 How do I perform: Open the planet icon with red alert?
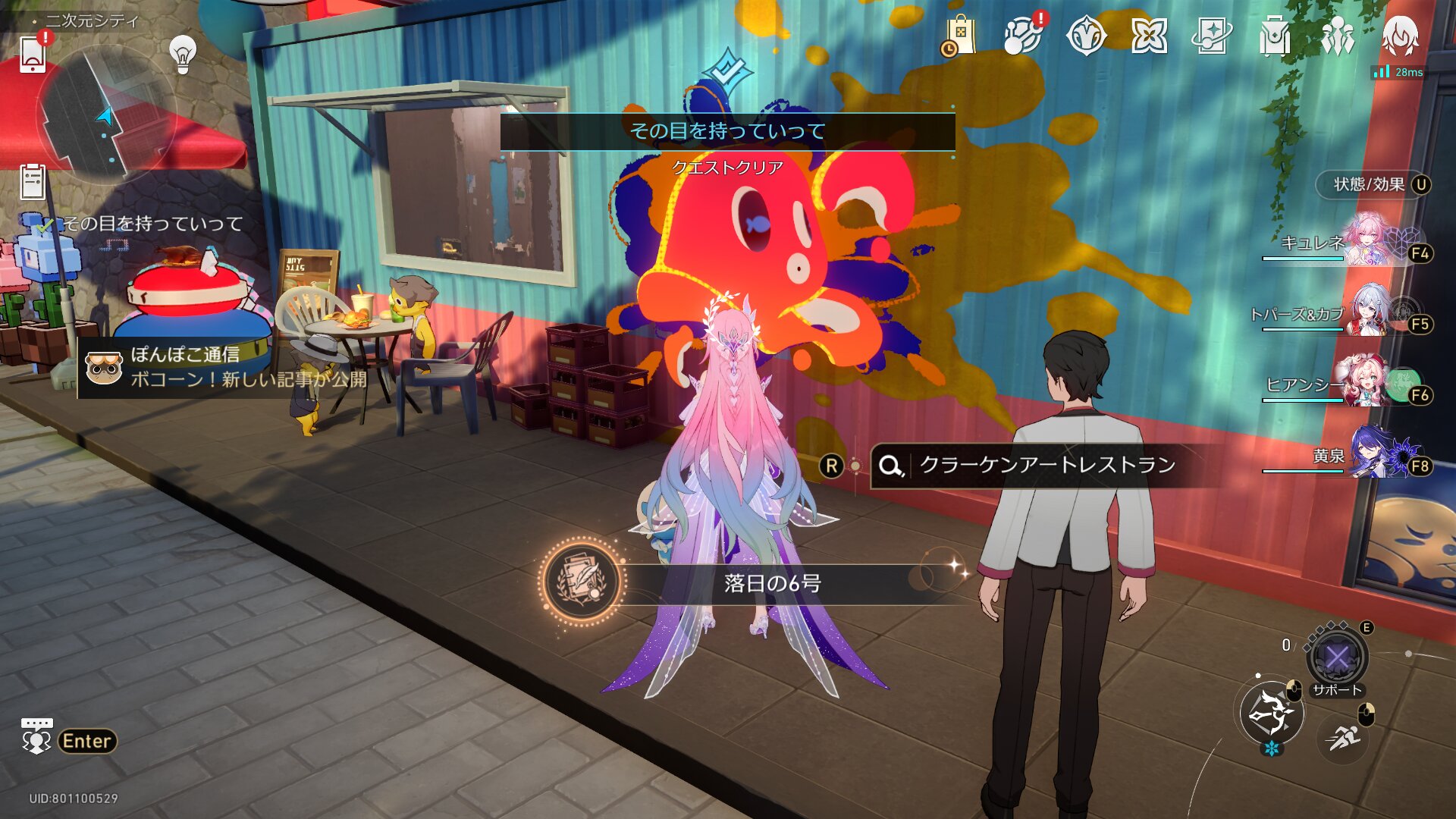point(1022,36)
